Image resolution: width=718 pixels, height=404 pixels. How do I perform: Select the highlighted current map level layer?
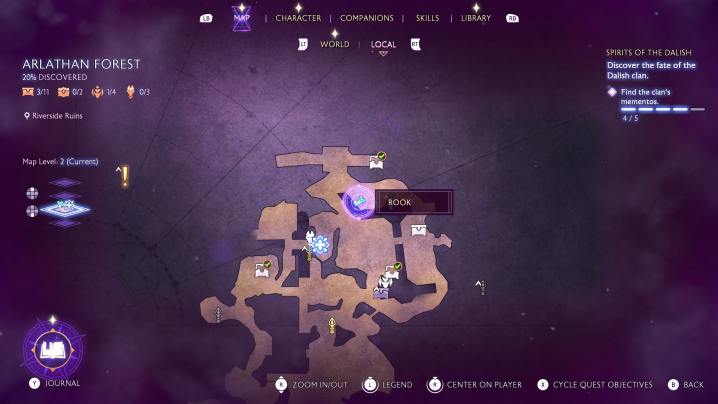[64, 209]
